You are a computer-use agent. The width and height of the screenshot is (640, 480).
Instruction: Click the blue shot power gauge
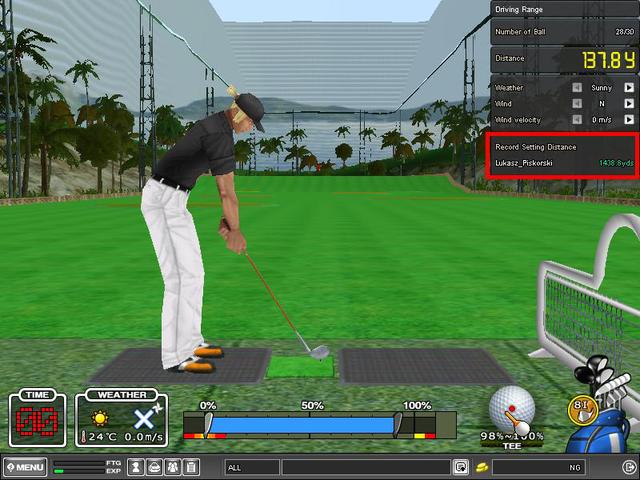[302, 425]
